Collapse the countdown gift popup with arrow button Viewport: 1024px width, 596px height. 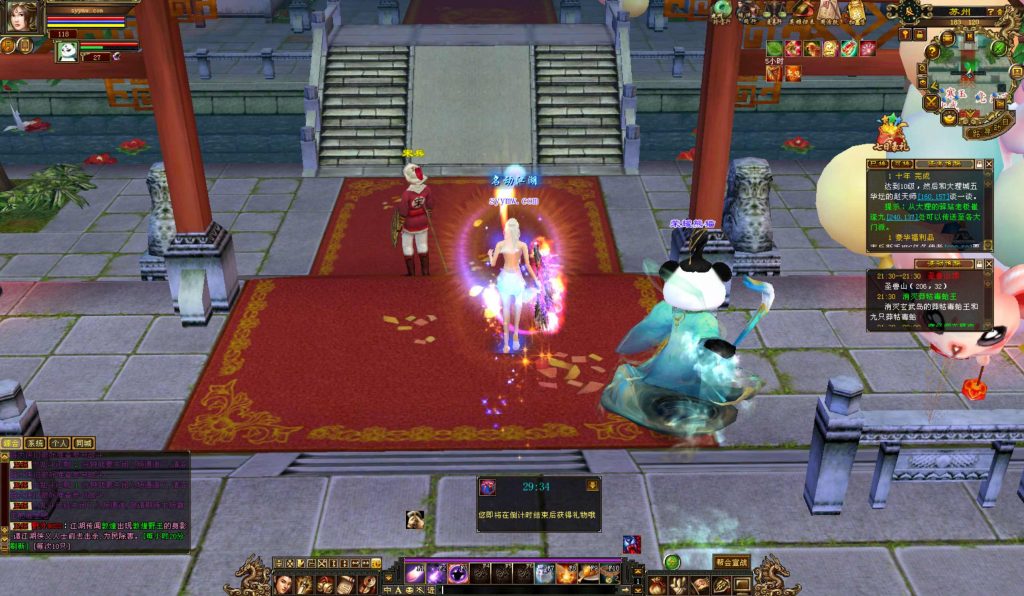click(x=592, y=486)
